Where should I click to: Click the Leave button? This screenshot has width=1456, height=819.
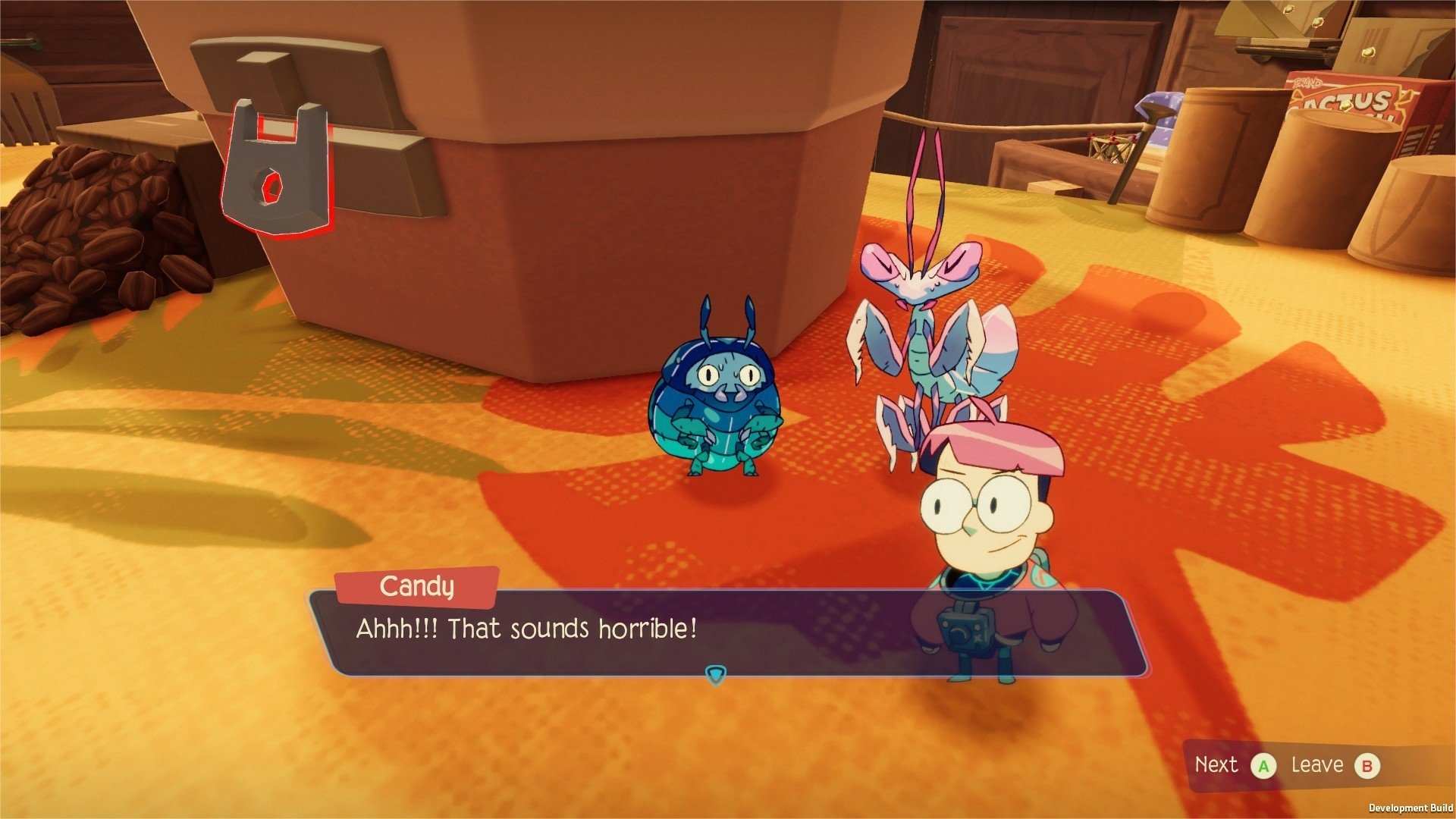point(1323,765)
